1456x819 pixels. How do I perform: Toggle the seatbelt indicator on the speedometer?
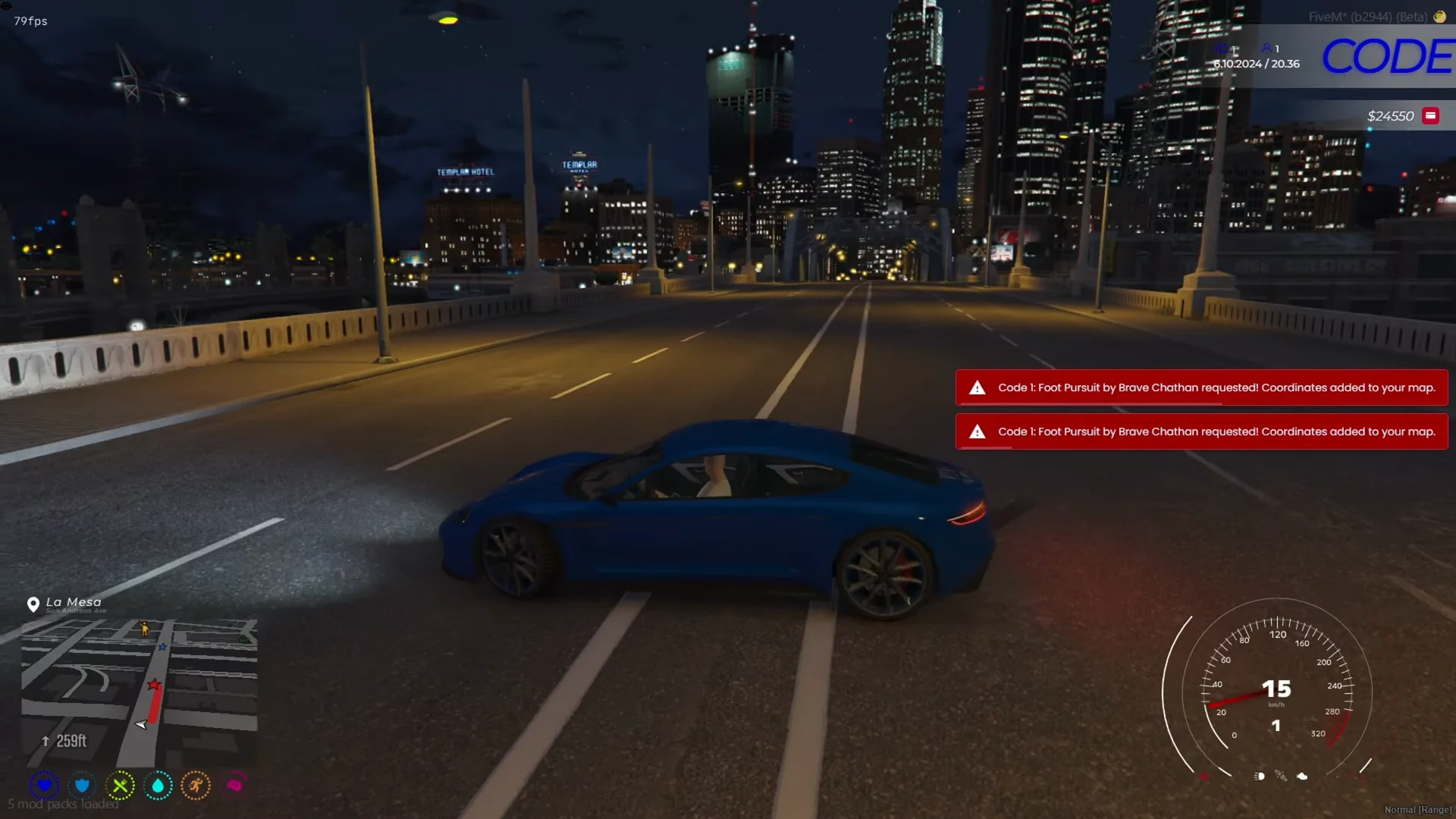1282,776
